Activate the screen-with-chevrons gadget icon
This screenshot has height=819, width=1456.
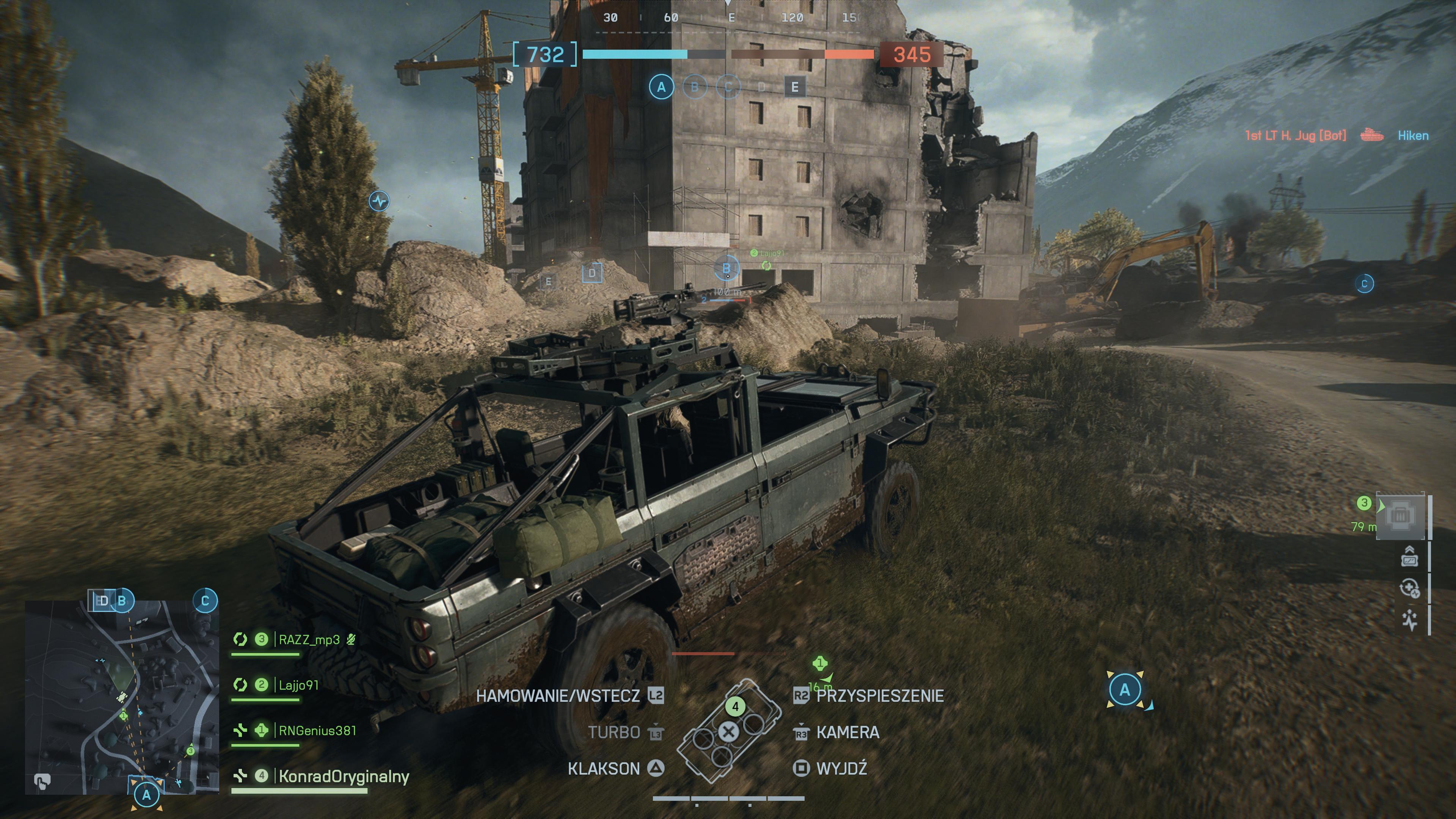point(1409,557)
